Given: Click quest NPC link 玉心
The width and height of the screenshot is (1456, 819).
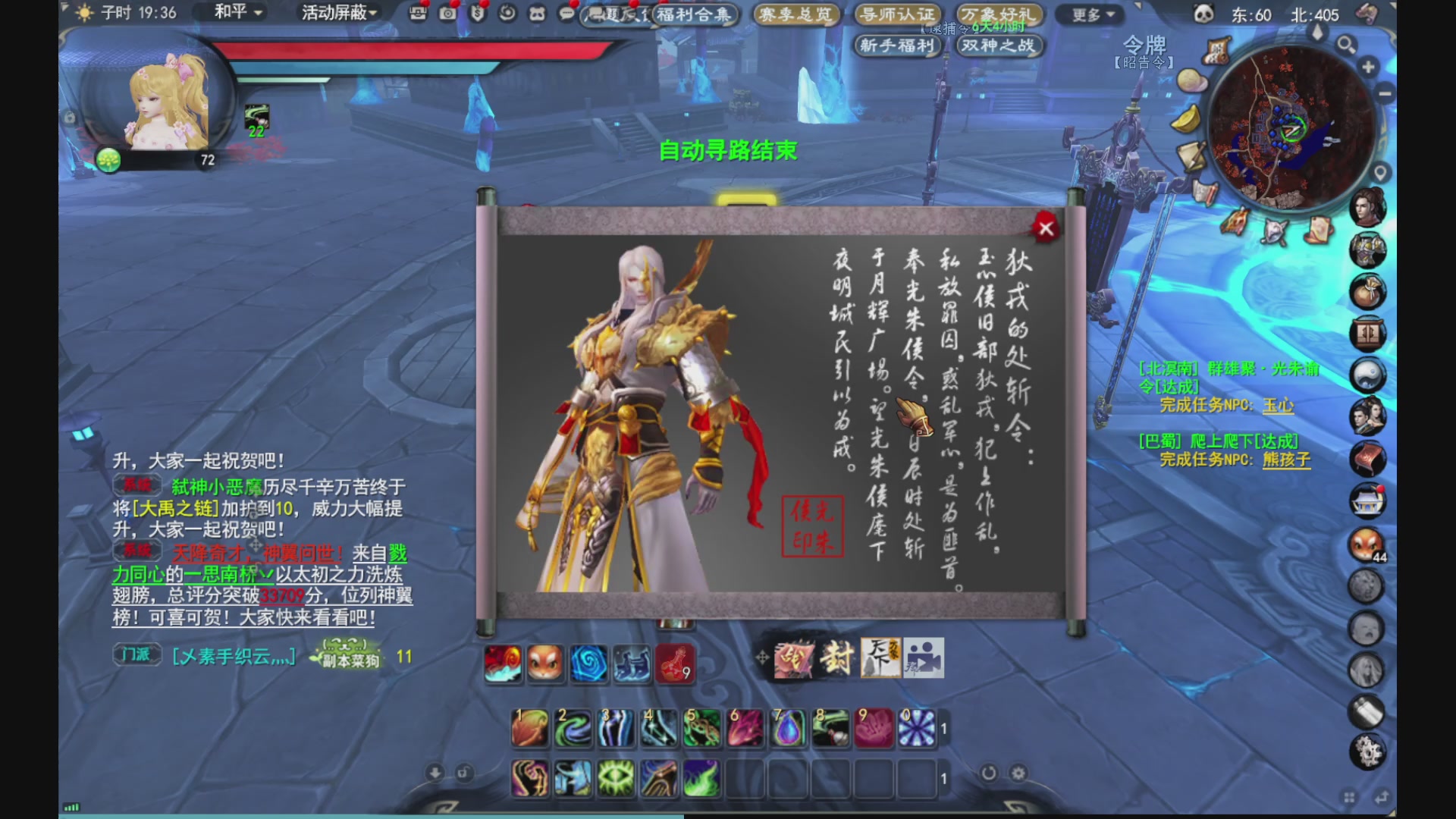Looking at the screenshot, I should coord(1279,406).
